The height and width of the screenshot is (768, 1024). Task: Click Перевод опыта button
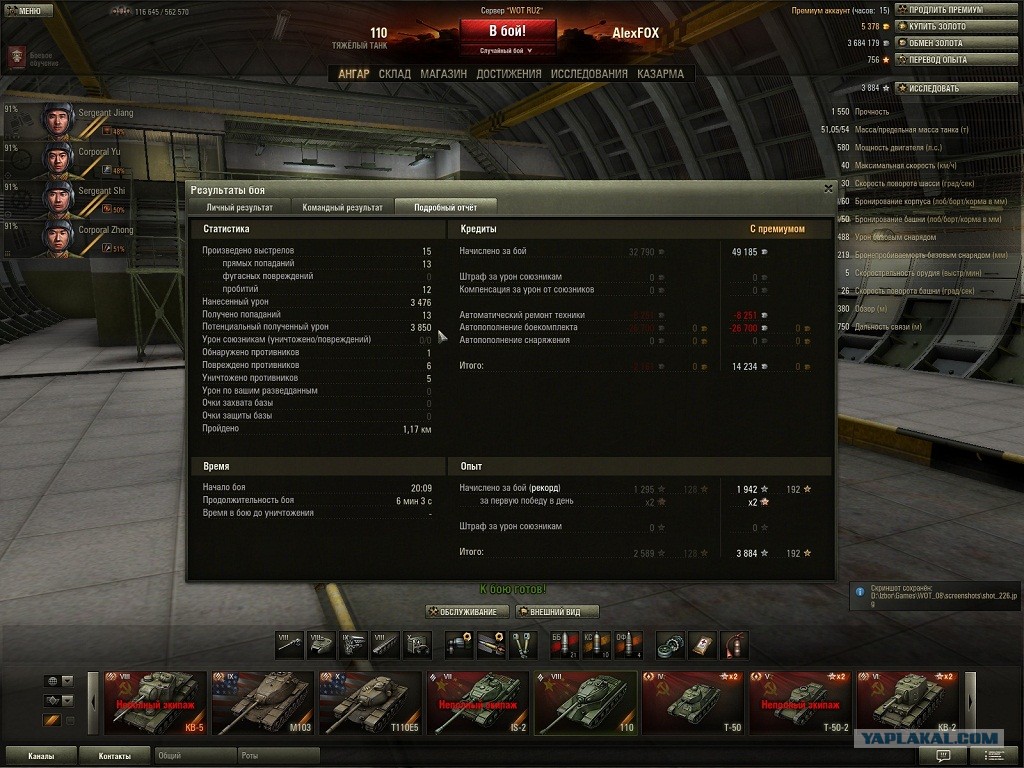click(x=945, y=60)
